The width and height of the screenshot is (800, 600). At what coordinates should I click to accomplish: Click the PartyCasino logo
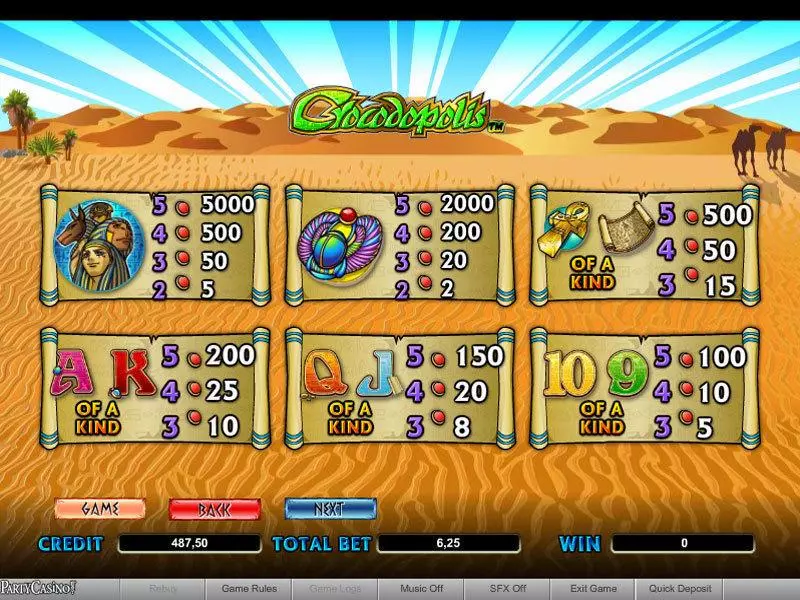(38, 589)
